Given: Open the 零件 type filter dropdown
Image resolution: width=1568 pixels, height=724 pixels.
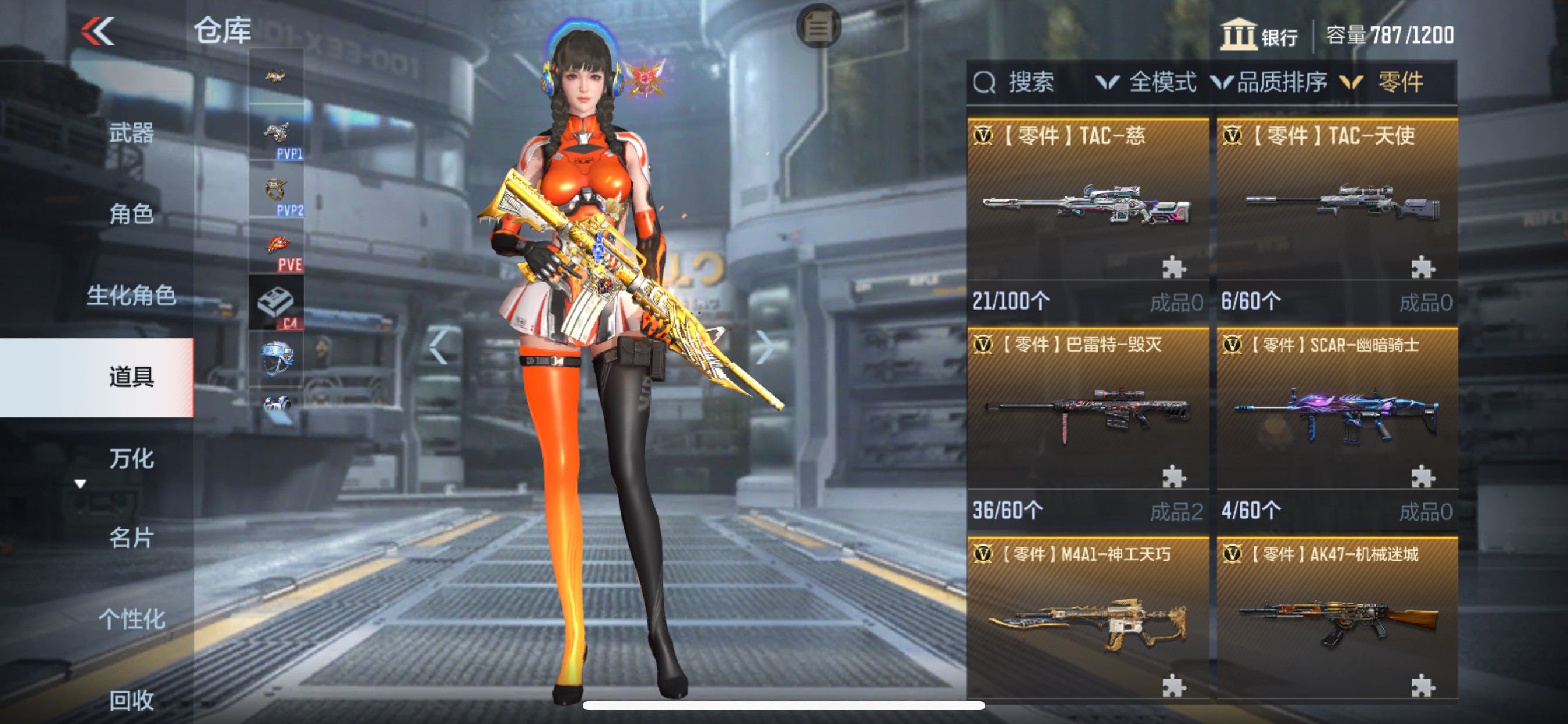Looking at the screenshot, I should click(x=1385, y=82).
